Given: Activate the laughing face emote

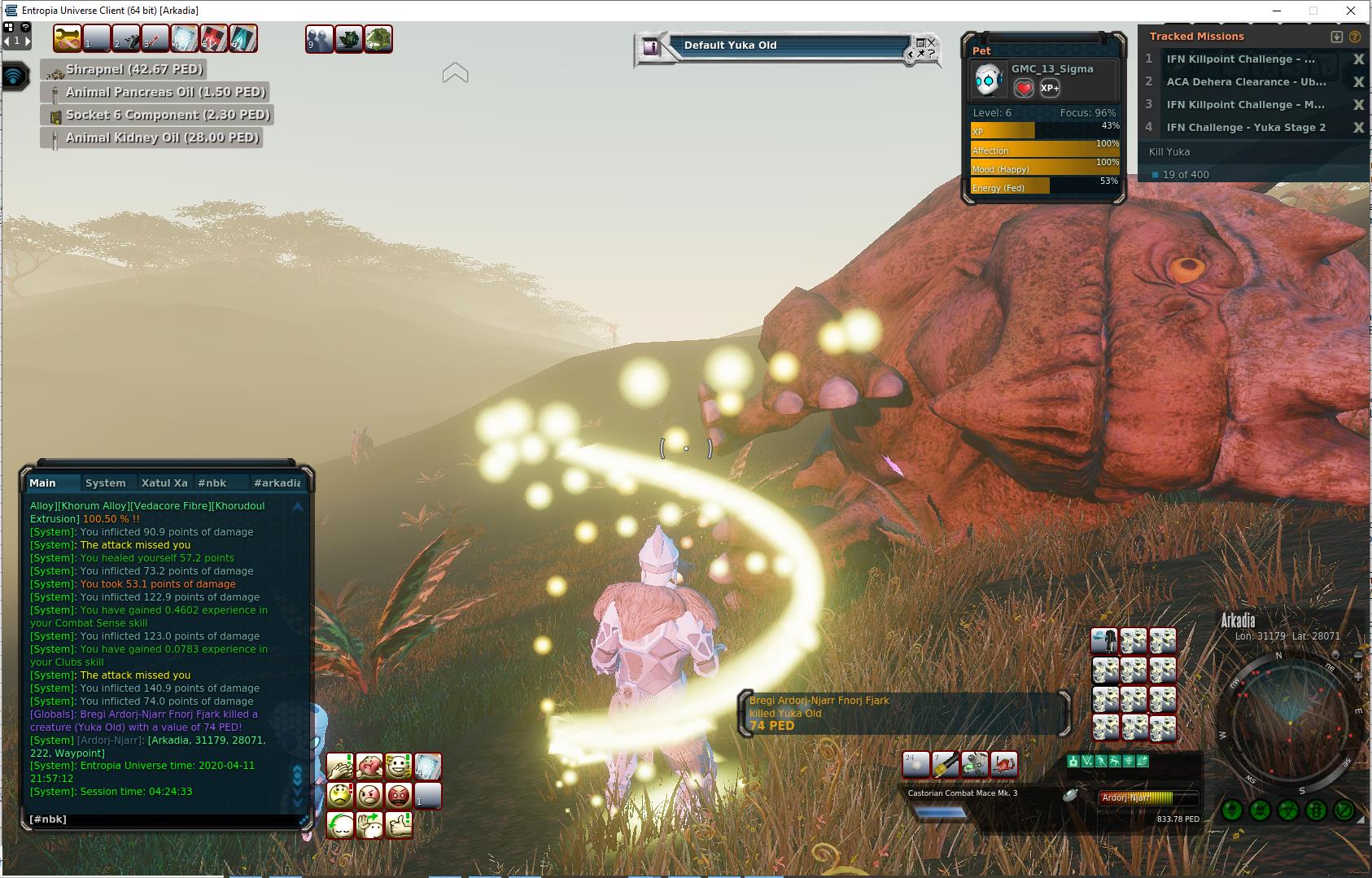Looking at the screenshot, I should click(399, 766).
